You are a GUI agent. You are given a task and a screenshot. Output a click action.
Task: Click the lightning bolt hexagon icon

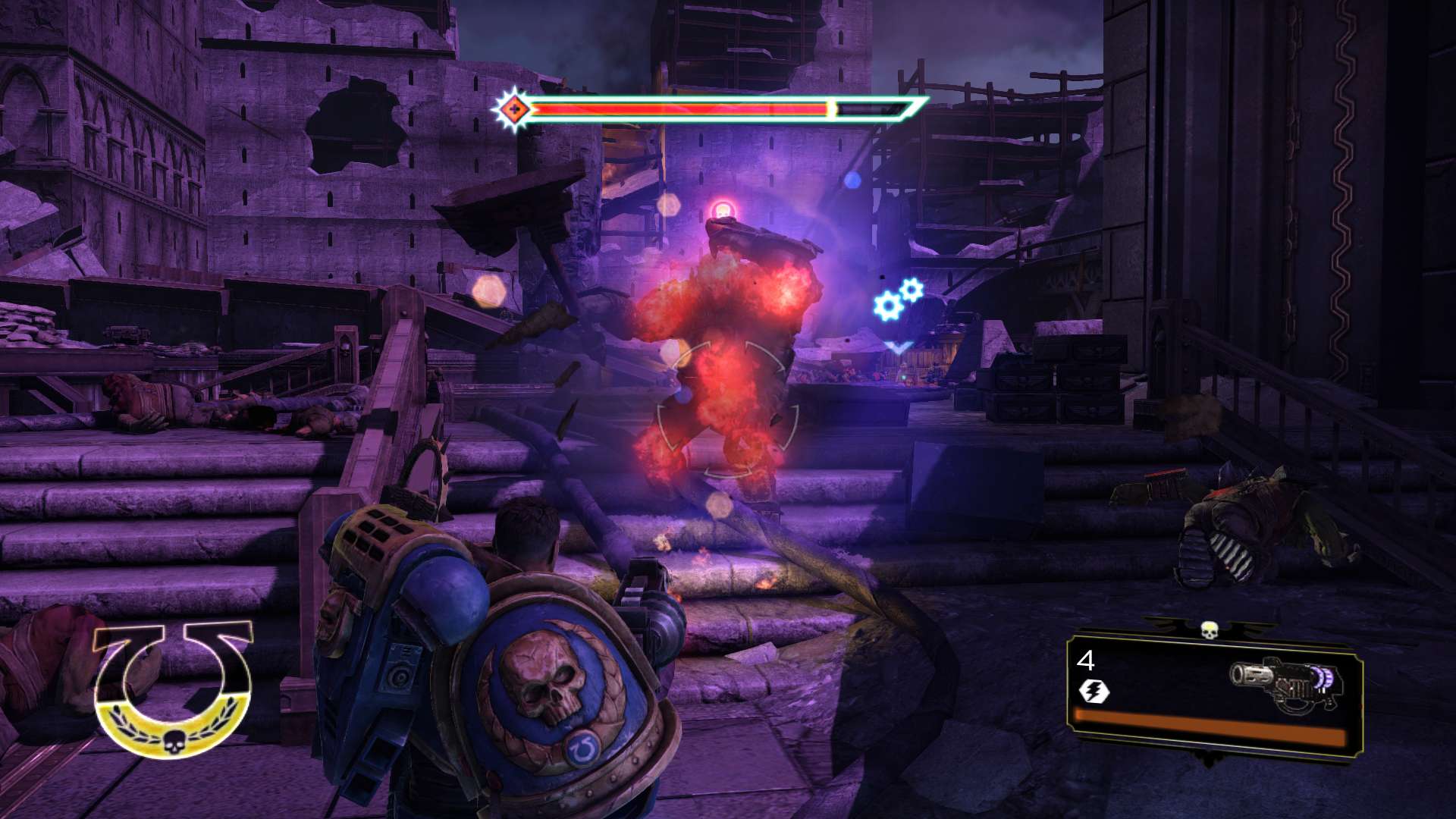[x=1094, y=691]
